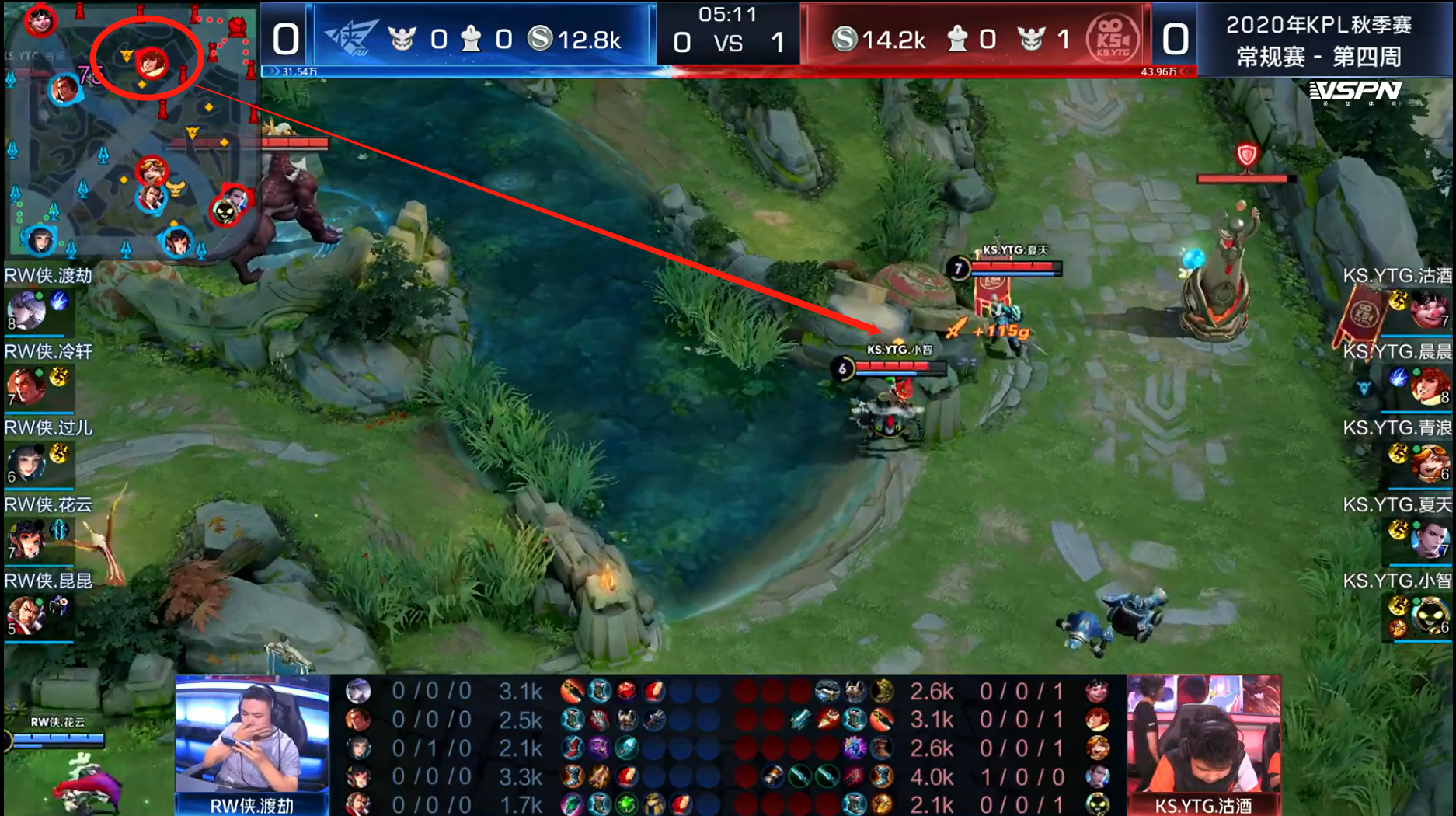The width and height of the screenshot is (1456, 816).
Task: Click the minimap in the corner
Action: (131, 131)
